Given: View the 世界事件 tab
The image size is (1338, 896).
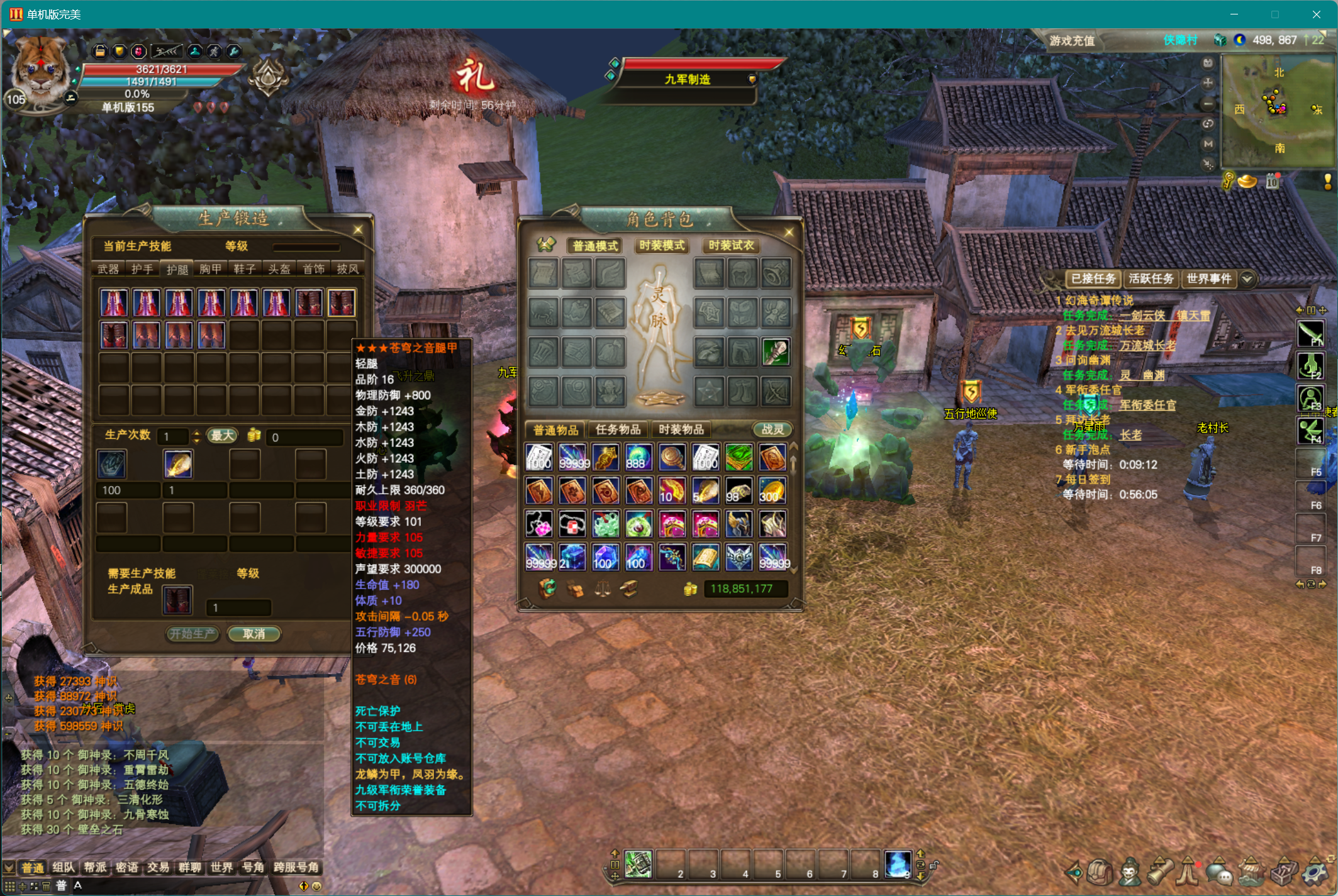Looking at the screenshot, I should 1208,279.
